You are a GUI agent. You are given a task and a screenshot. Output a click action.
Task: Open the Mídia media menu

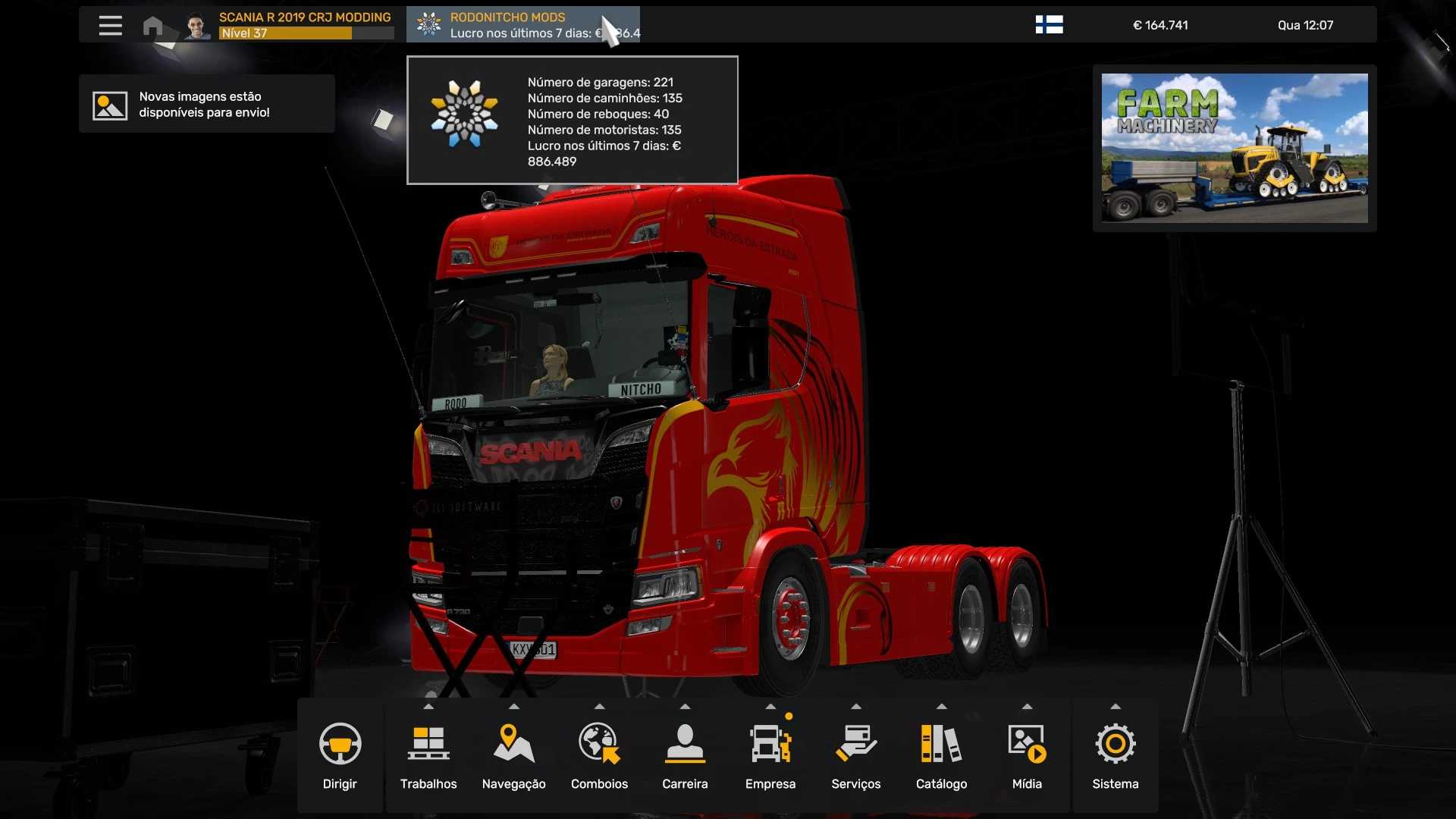(x=1027, y=756)
